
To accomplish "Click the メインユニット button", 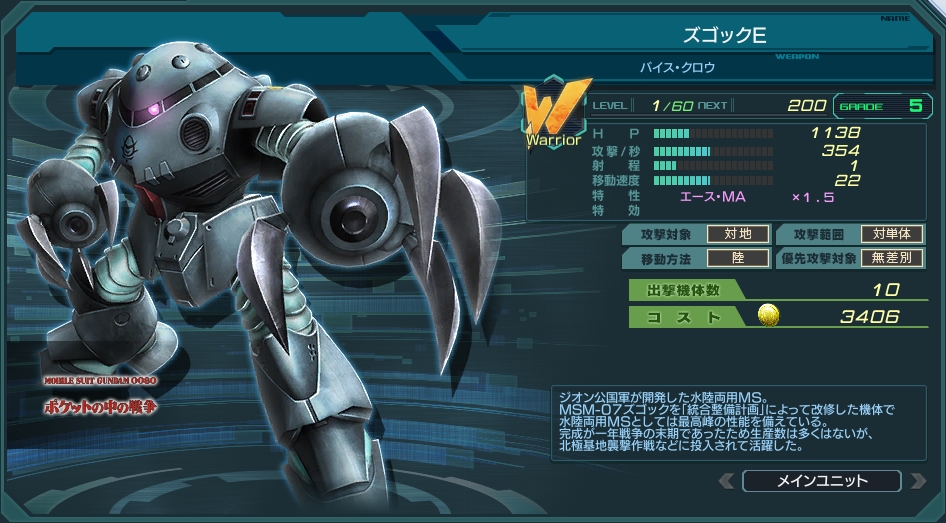I will pos(821,481).
